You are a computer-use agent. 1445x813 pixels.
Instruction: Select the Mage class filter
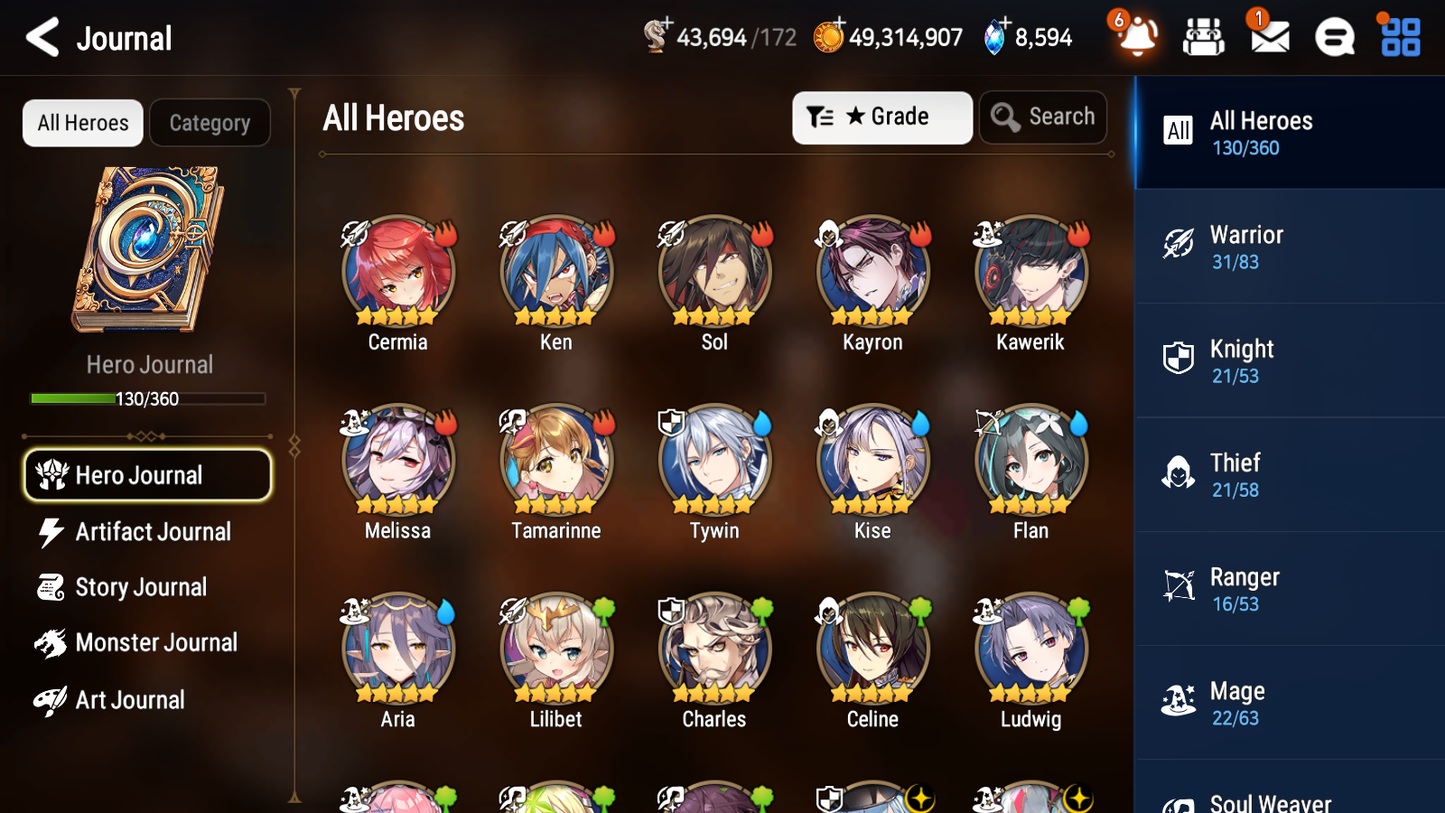click(1290, 702)
